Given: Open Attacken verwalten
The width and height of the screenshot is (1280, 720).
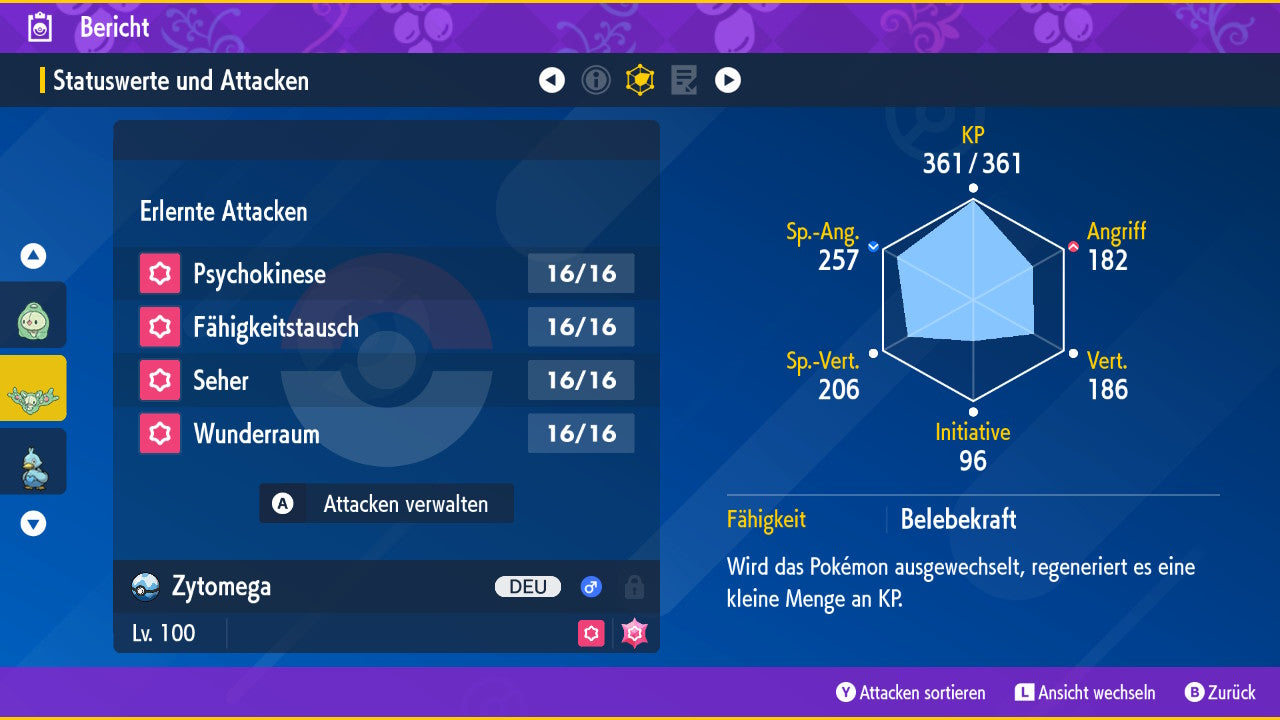Looking at the screenshot, I should pos(387,504).
